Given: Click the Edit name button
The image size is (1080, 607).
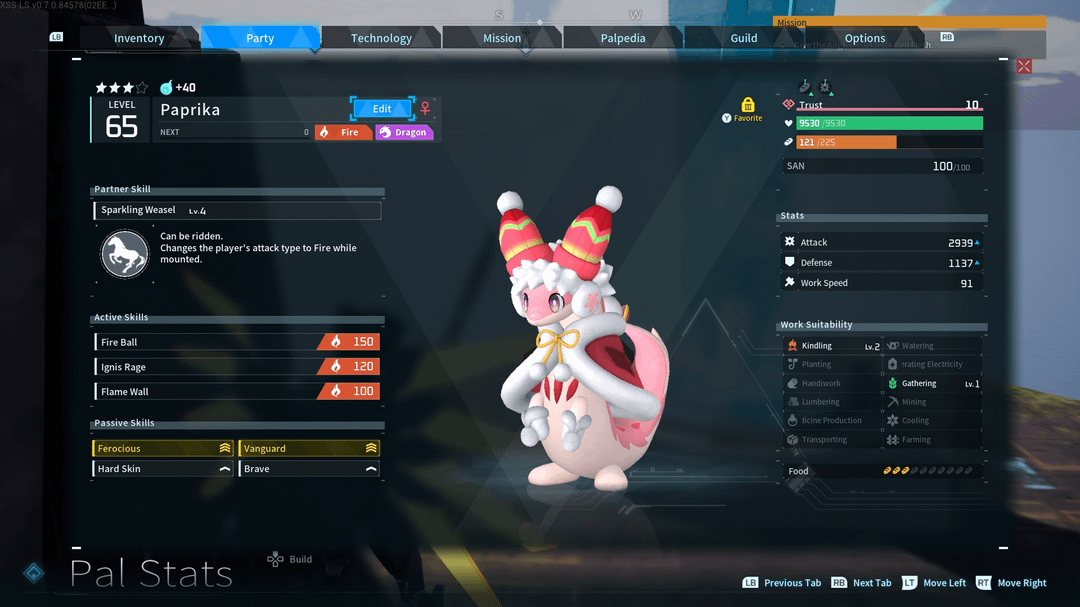Looking at the screenshot, I should (382, 108).
